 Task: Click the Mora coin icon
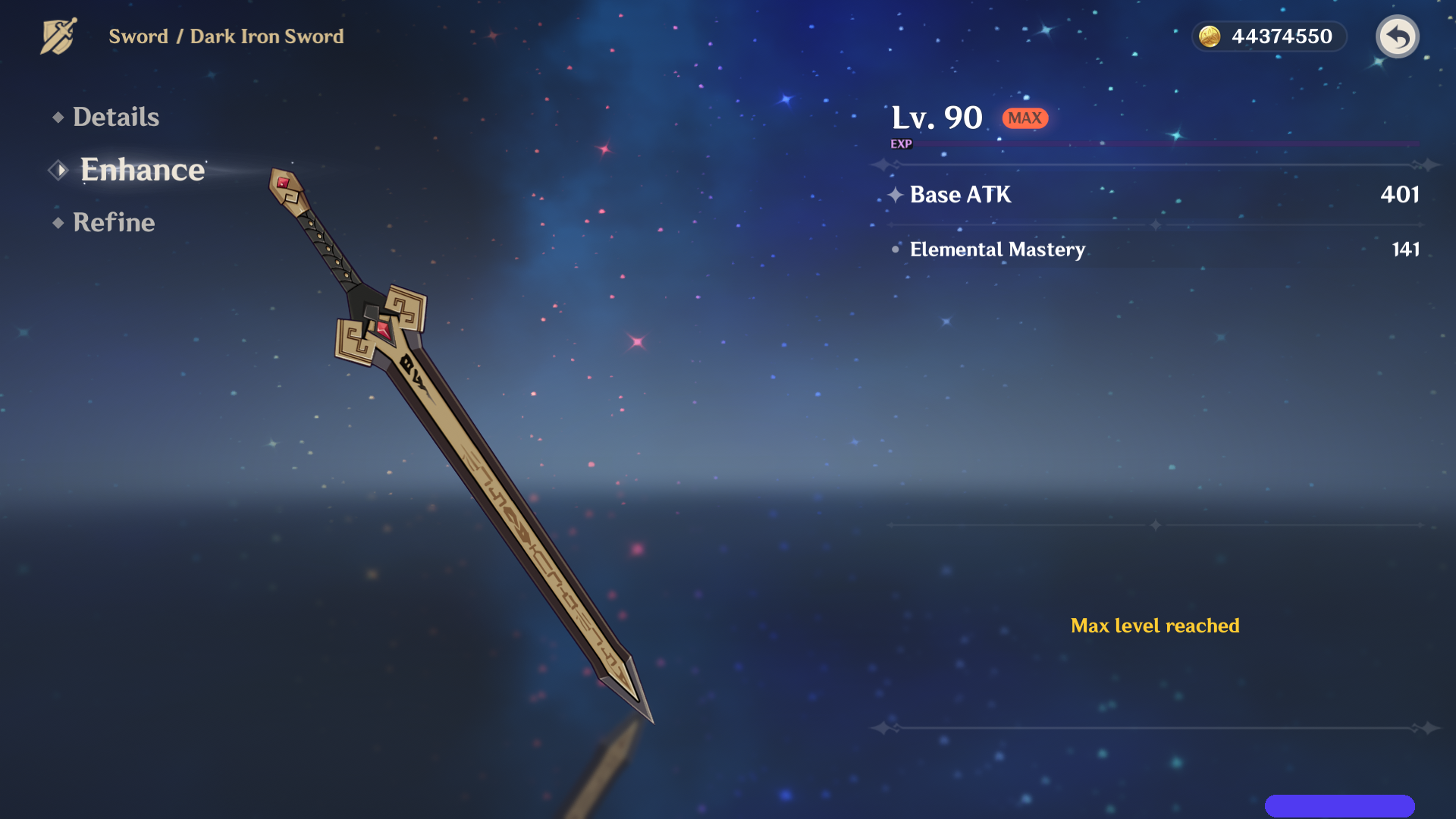[x=1211, y=35]
